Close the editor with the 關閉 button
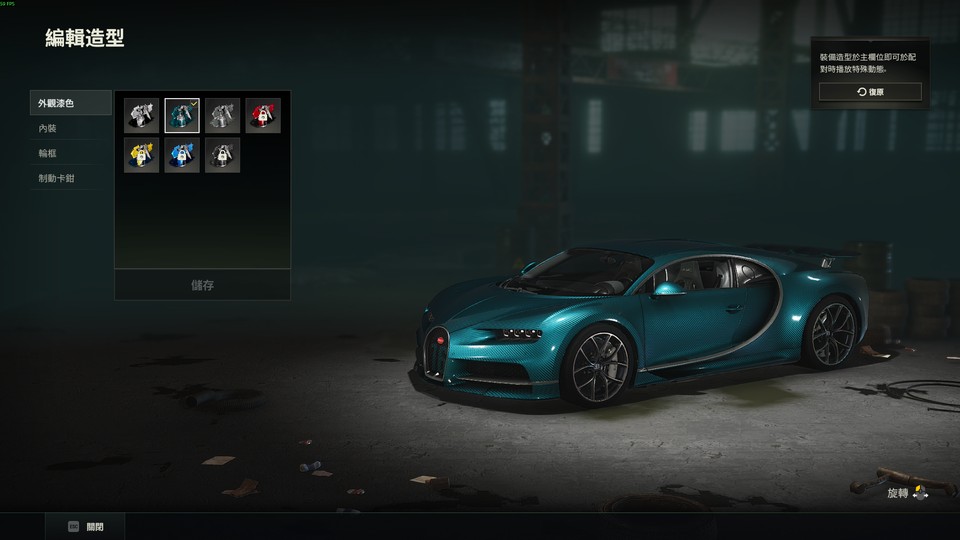Viewport: 960px width, 540px height. 86,527
